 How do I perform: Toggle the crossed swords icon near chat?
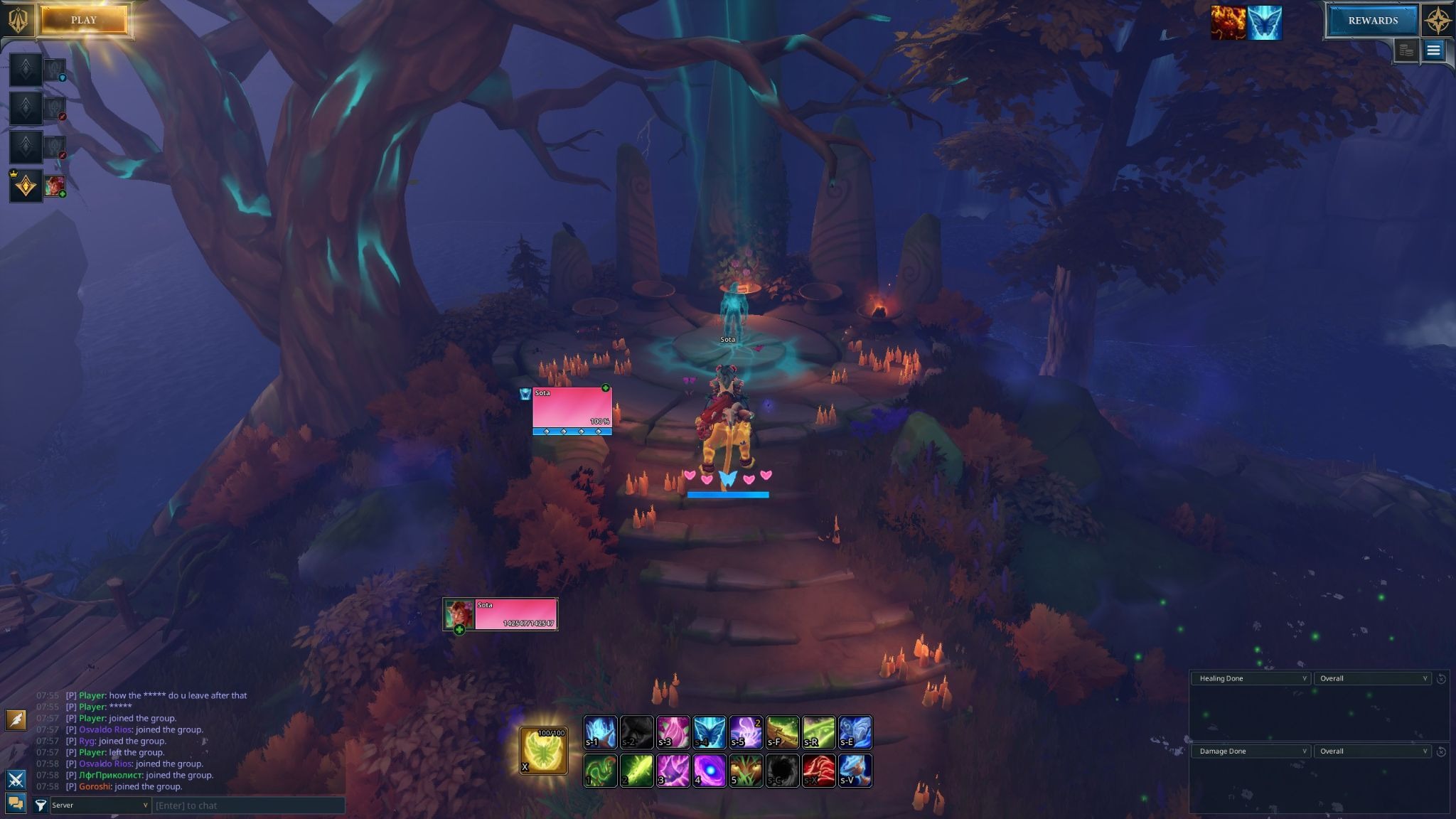tap(16, 779)
